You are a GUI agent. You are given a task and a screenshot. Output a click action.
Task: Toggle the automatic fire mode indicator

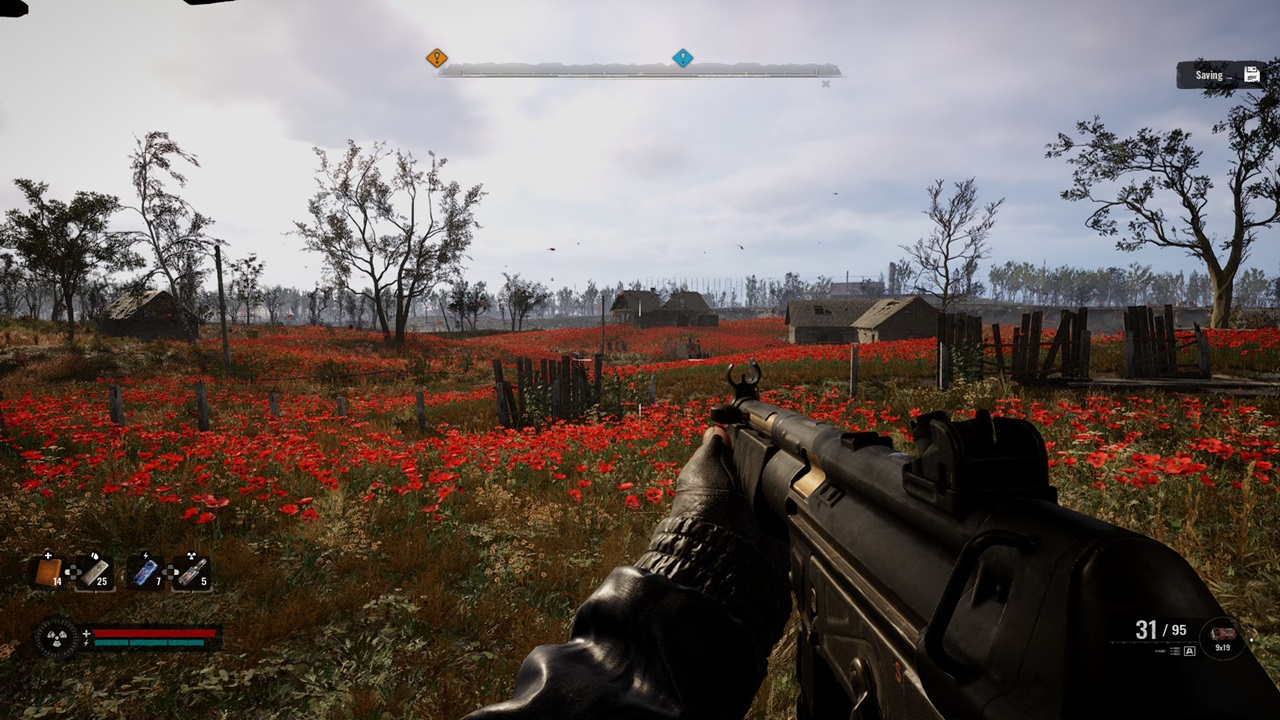tap(1190, 651)
